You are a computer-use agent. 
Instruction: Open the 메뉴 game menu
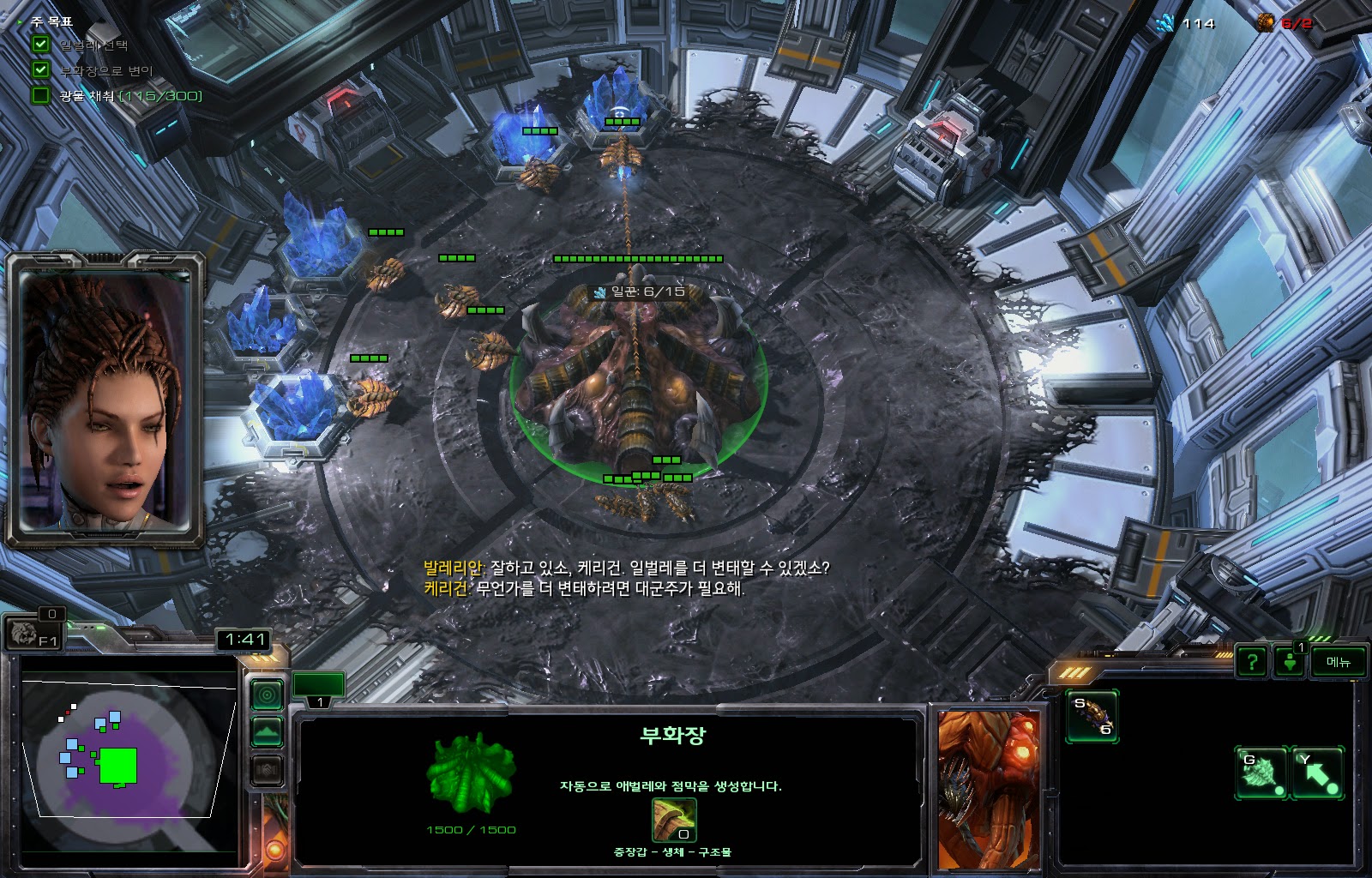1338,661
